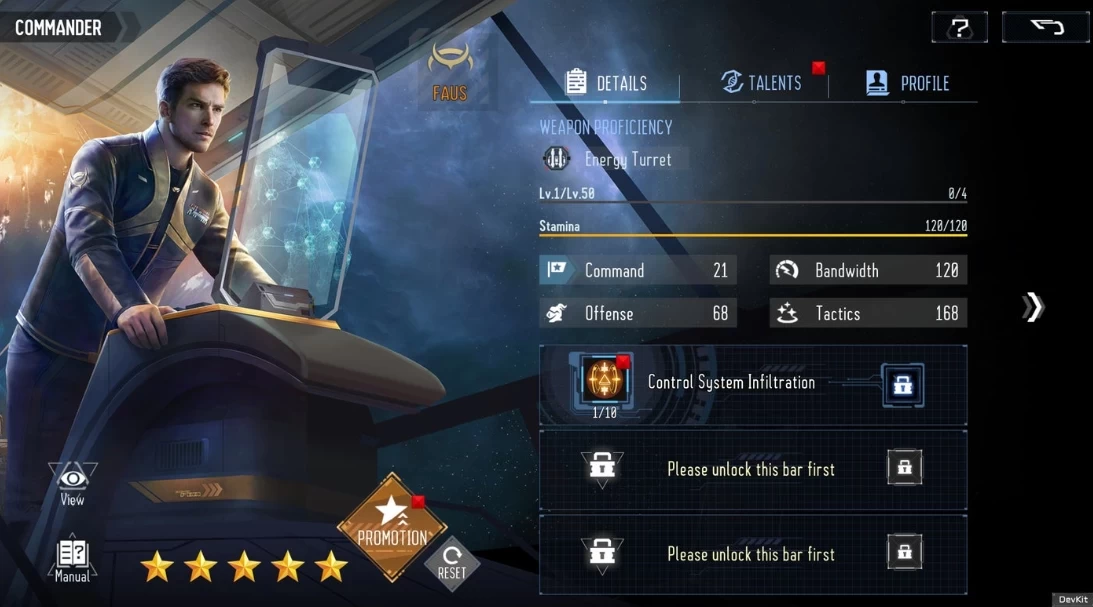
Task: Go back using the return arrow button
Action: pos(1045,27)
